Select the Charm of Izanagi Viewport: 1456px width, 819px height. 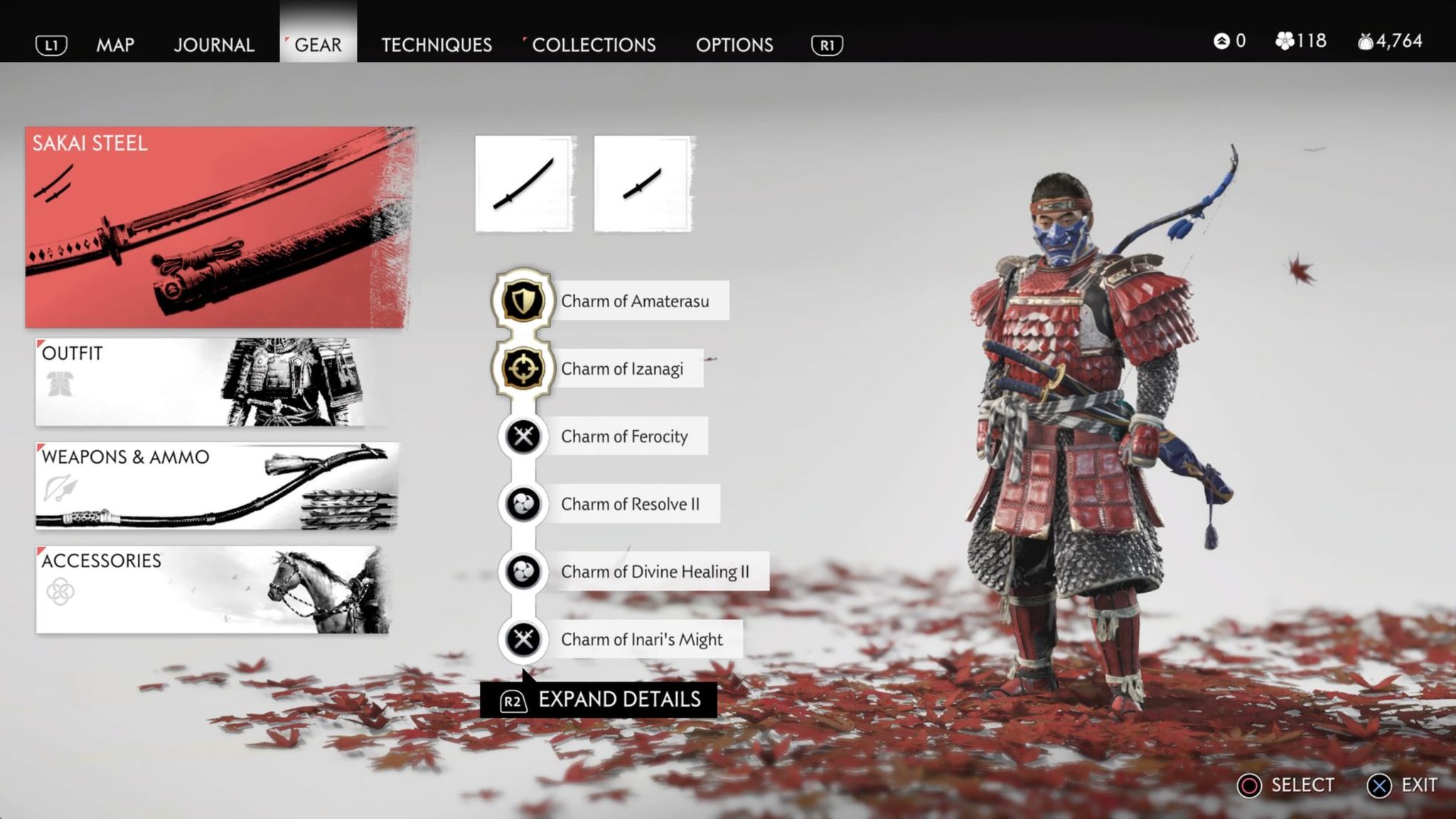coord(621,368)
